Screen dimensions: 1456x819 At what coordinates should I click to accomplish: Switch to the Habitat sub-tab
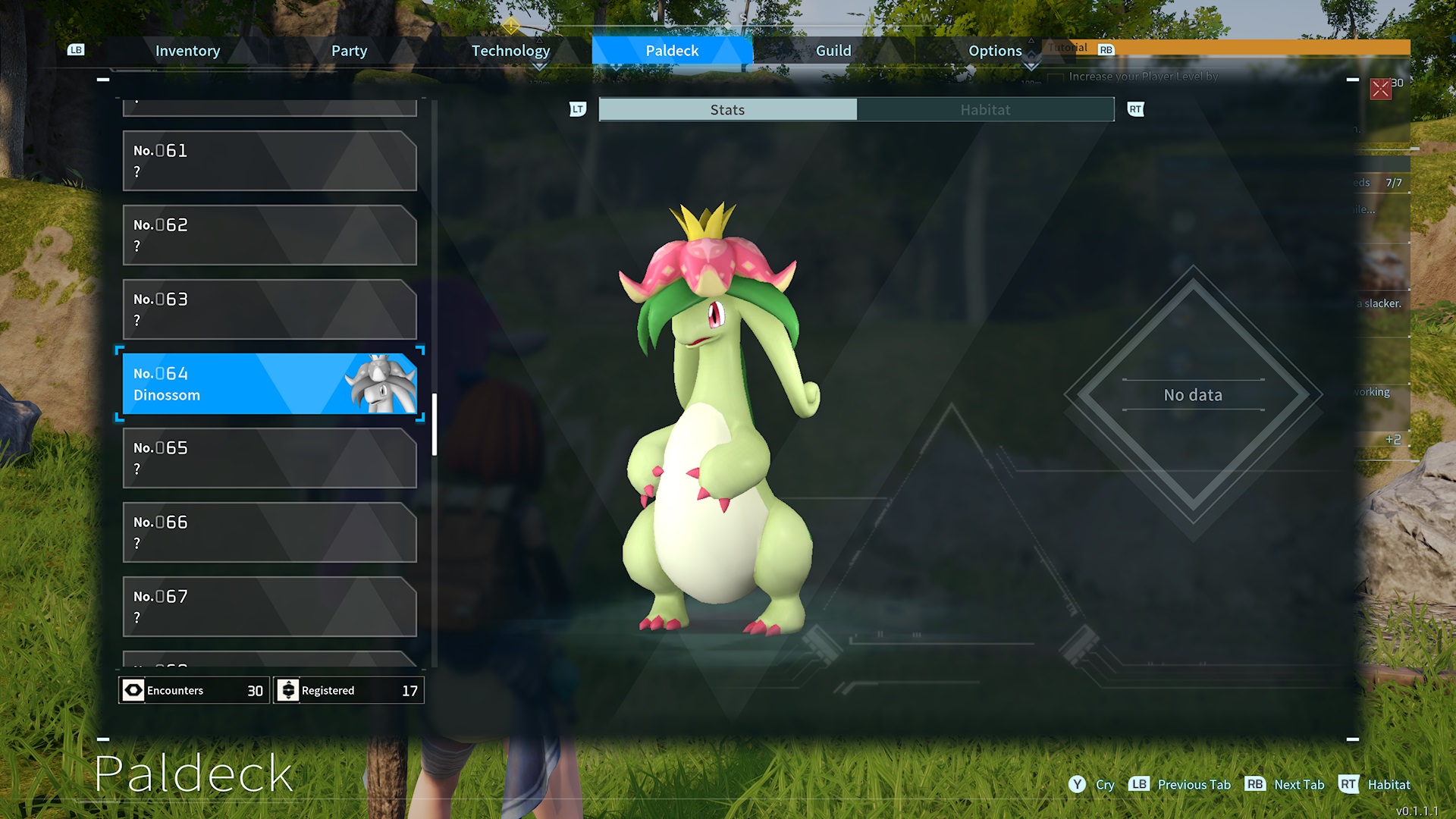[x=985, y=110]
